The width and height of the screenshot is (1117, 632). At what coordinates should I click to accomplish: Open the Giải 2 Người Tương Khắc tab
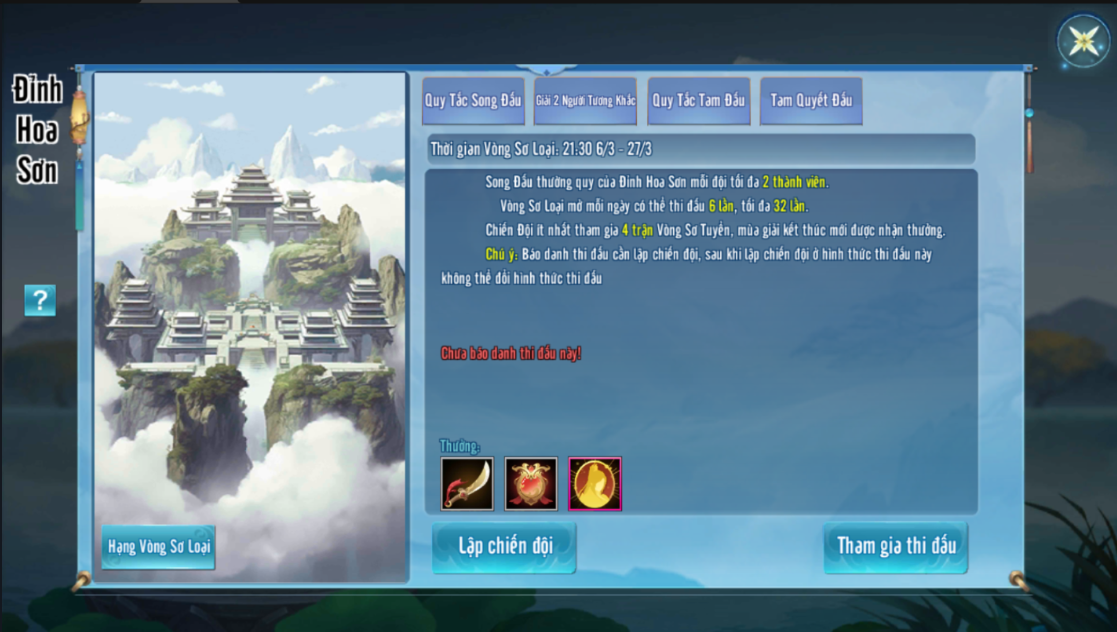click(585, 101)
